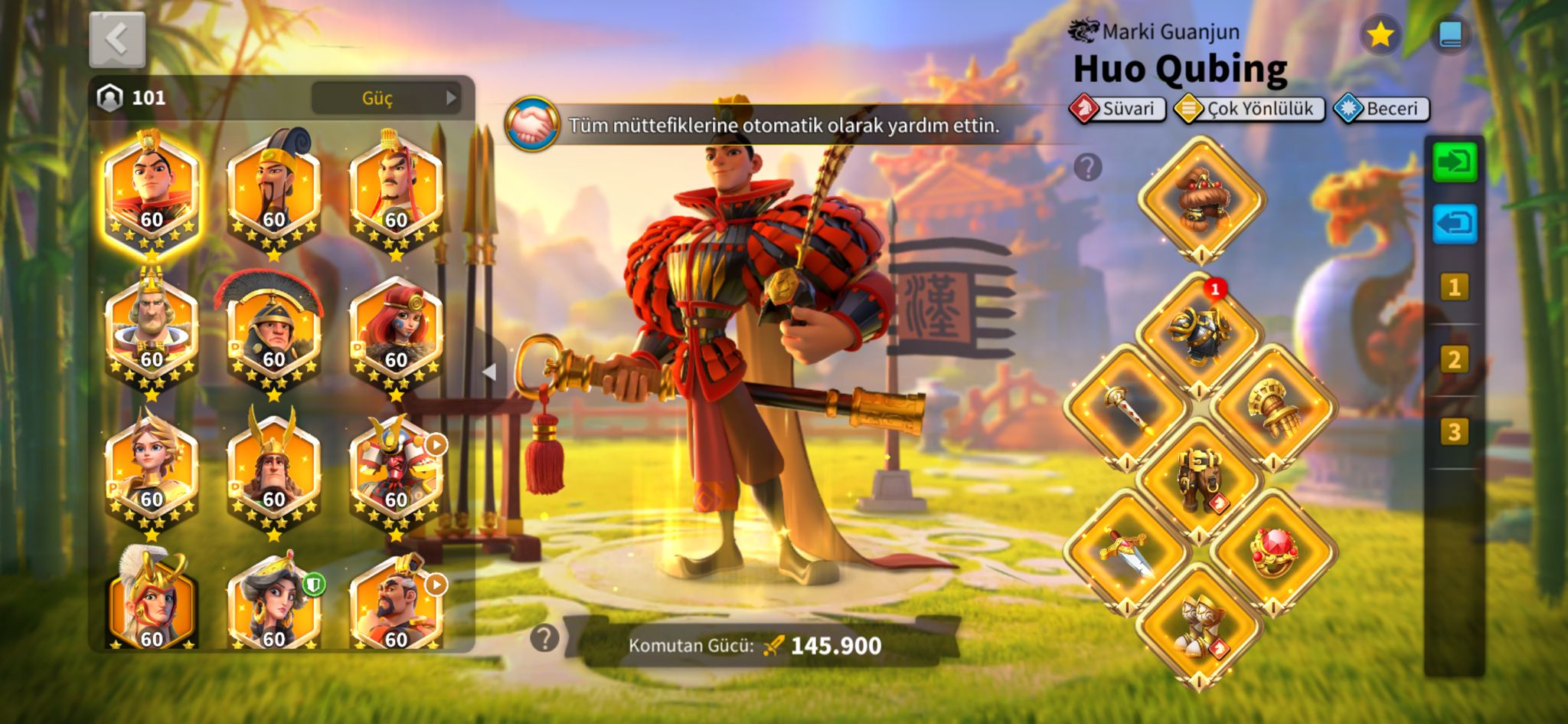Open the helmet equipment slot

coord(1200,198)
